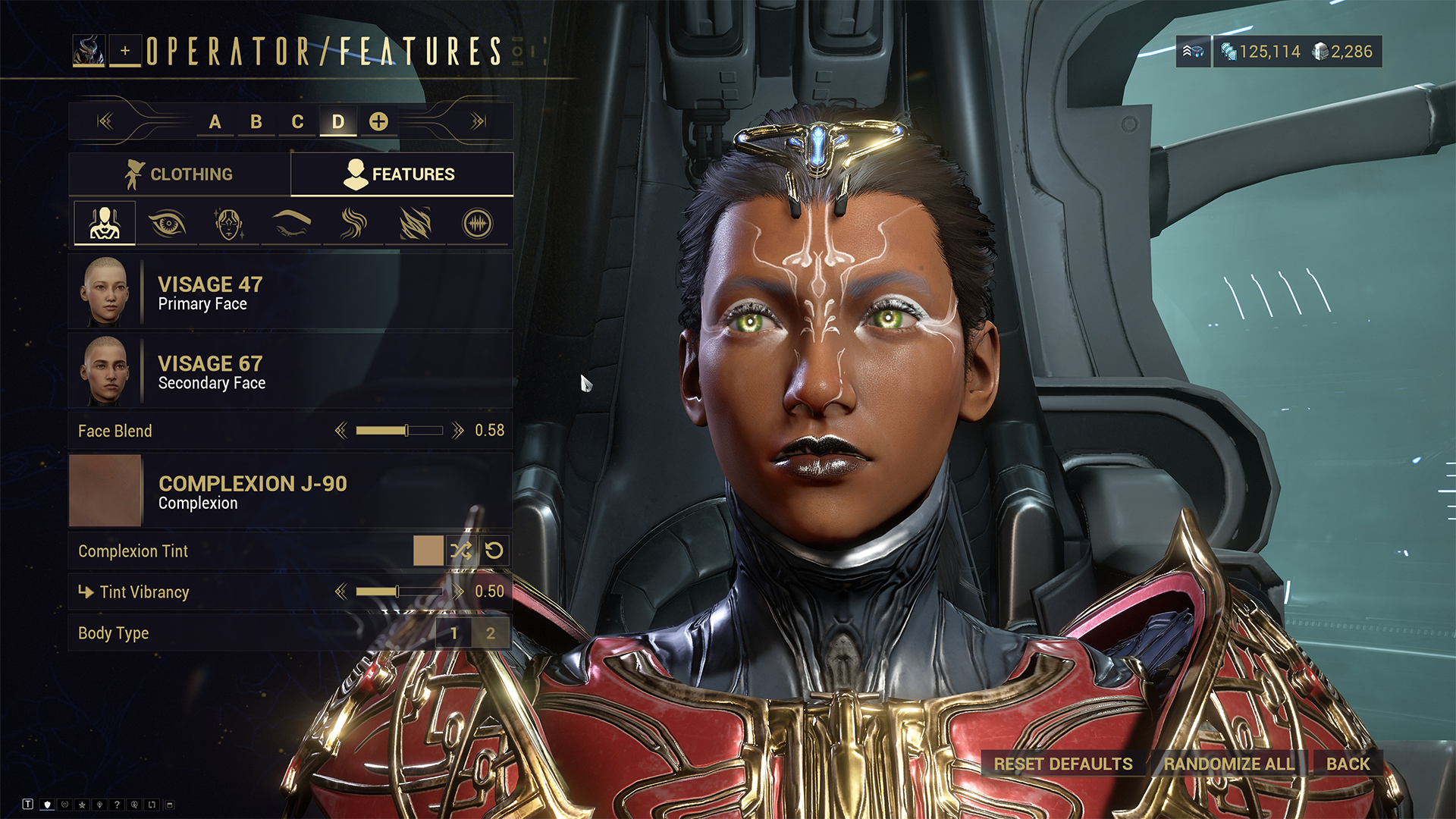The image size is (1456, 819).
Task: Open the eye features category
Action: [167, 224]
